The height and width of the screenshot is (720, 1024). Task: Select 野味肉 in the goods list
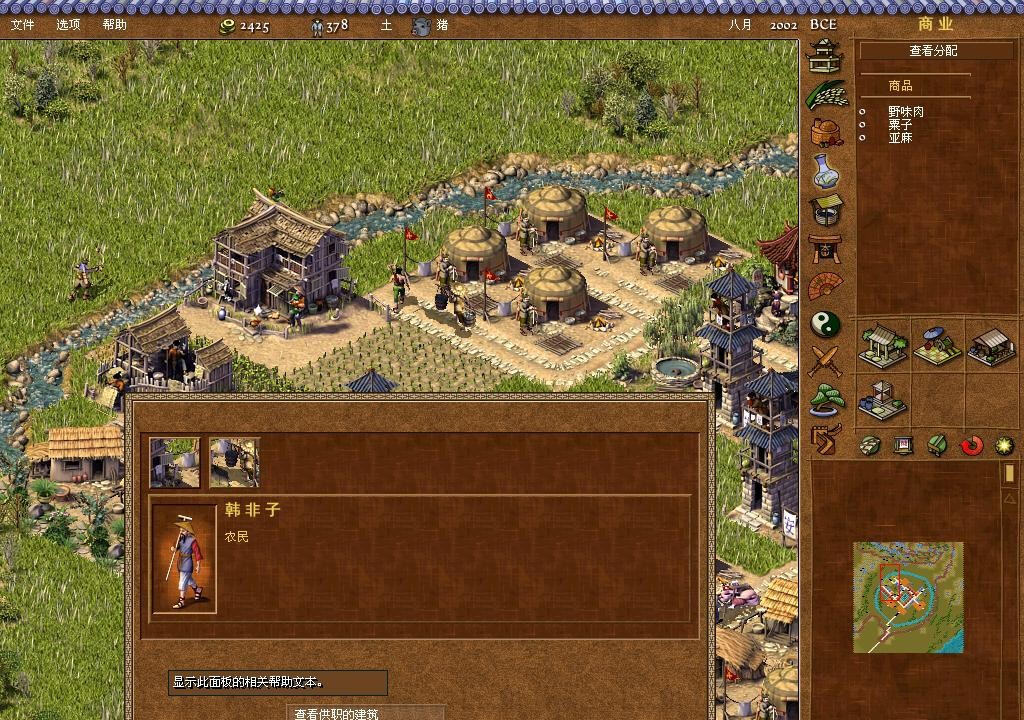pos(905,112)
